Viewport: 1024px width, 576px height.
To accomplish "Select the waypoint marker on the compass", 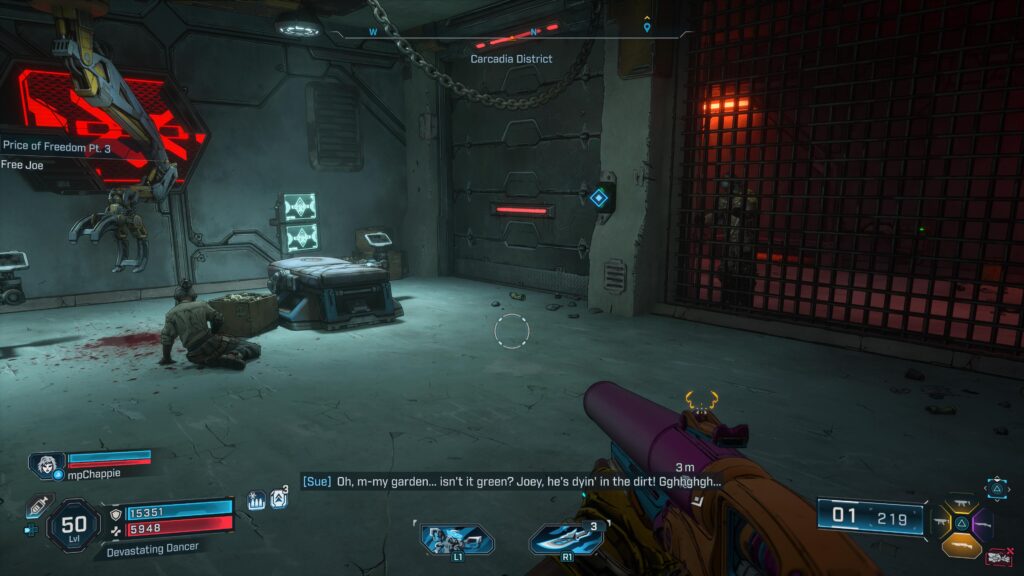I will (648, 27).
